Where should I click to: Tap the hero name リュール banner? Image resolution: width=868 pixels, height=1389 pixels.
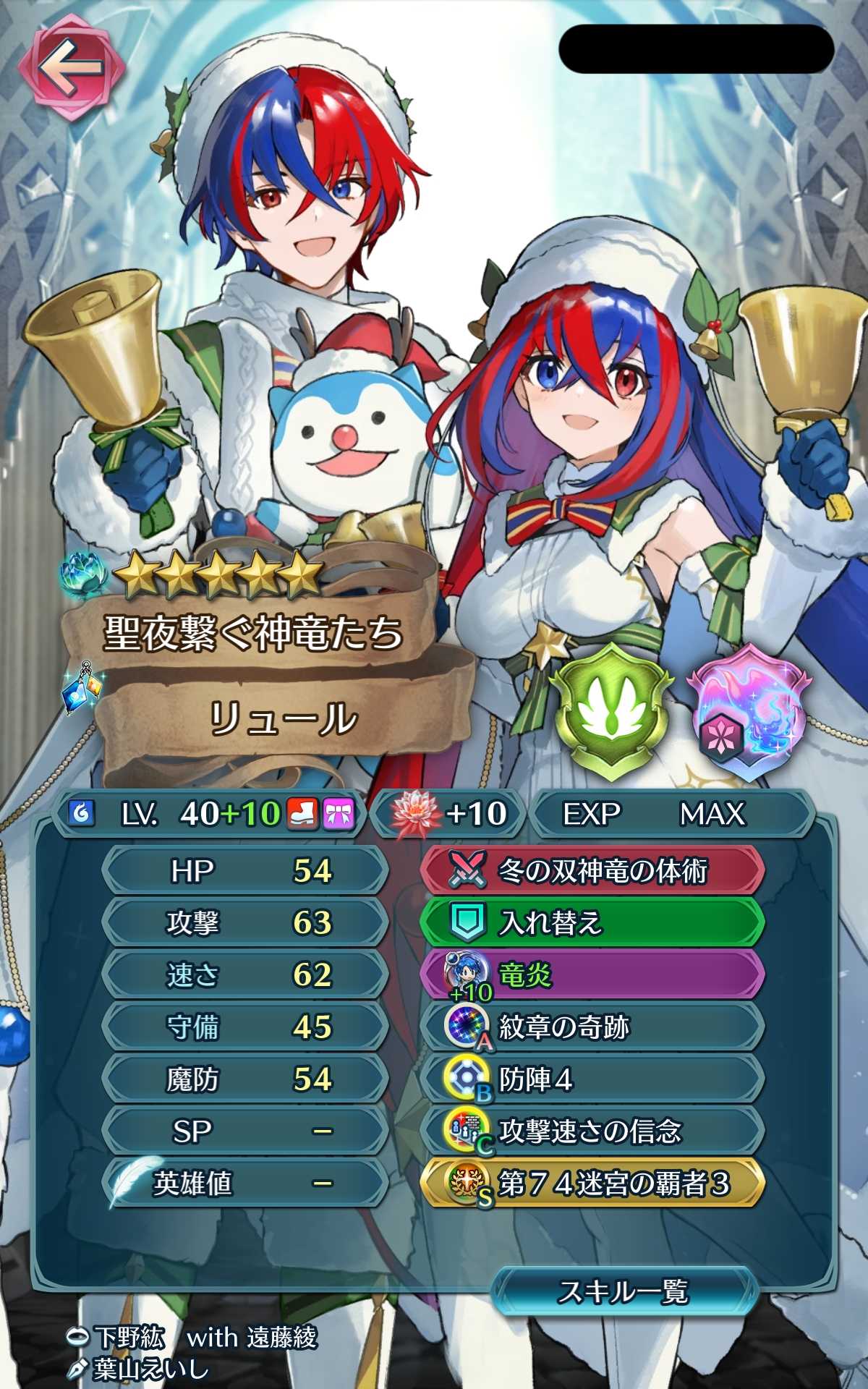tap(282, 719)
